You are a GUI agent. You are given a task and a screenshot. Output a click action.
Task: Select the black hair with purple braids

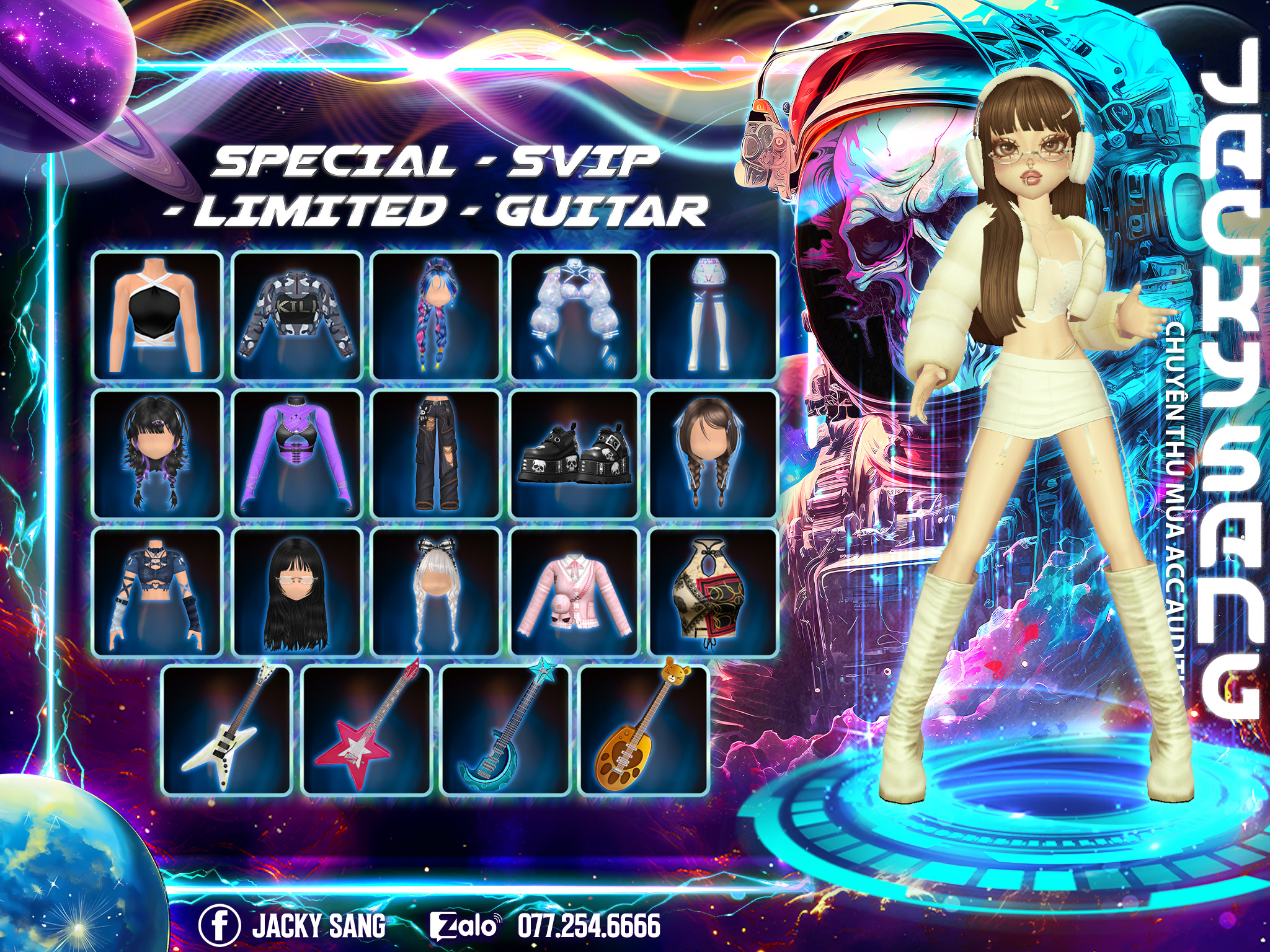(x=158, y=454)
